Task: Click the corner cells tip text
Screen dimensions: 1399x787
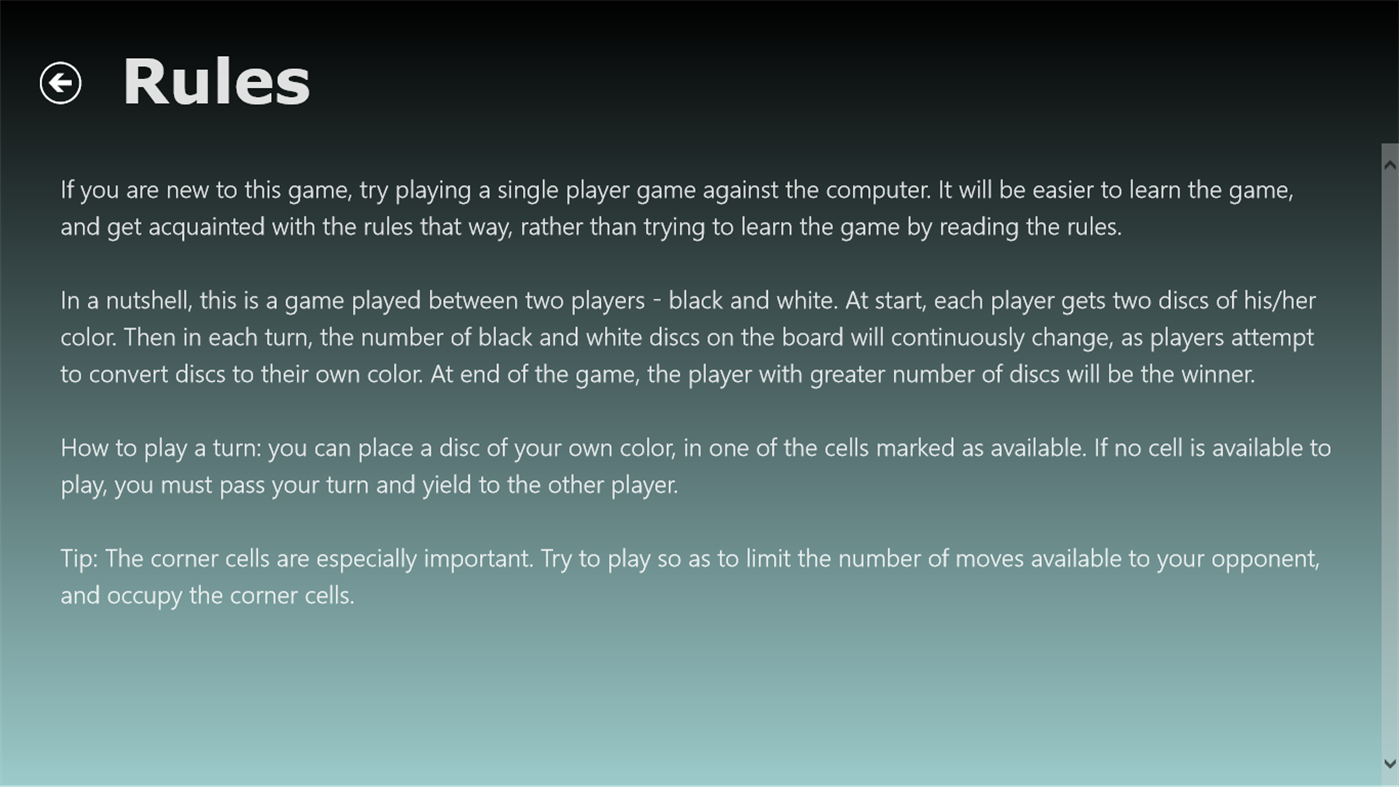Action: tap(690, 575)
